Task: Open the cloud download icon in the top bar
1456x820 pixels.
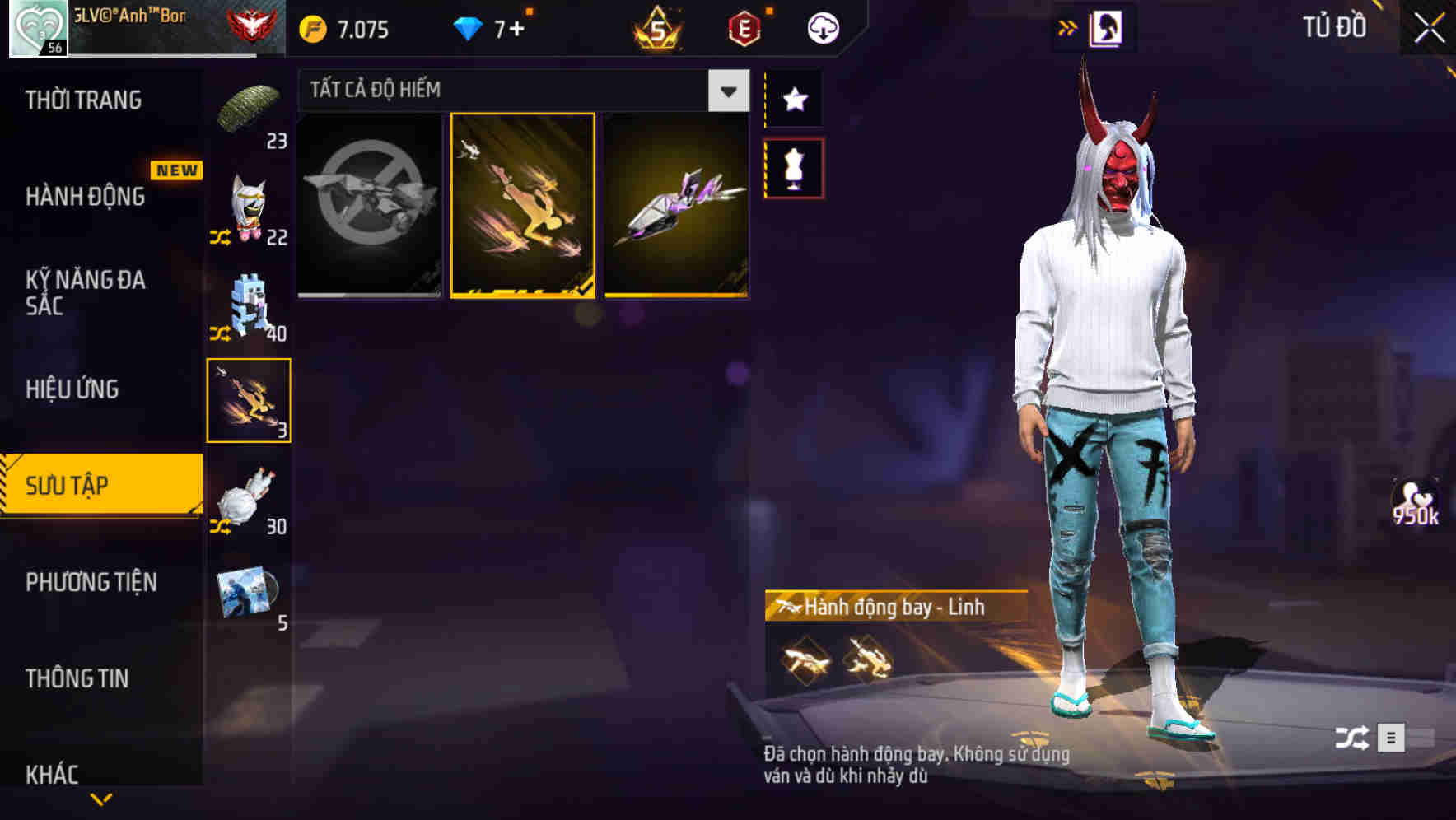Action: [x=824, y=27]
